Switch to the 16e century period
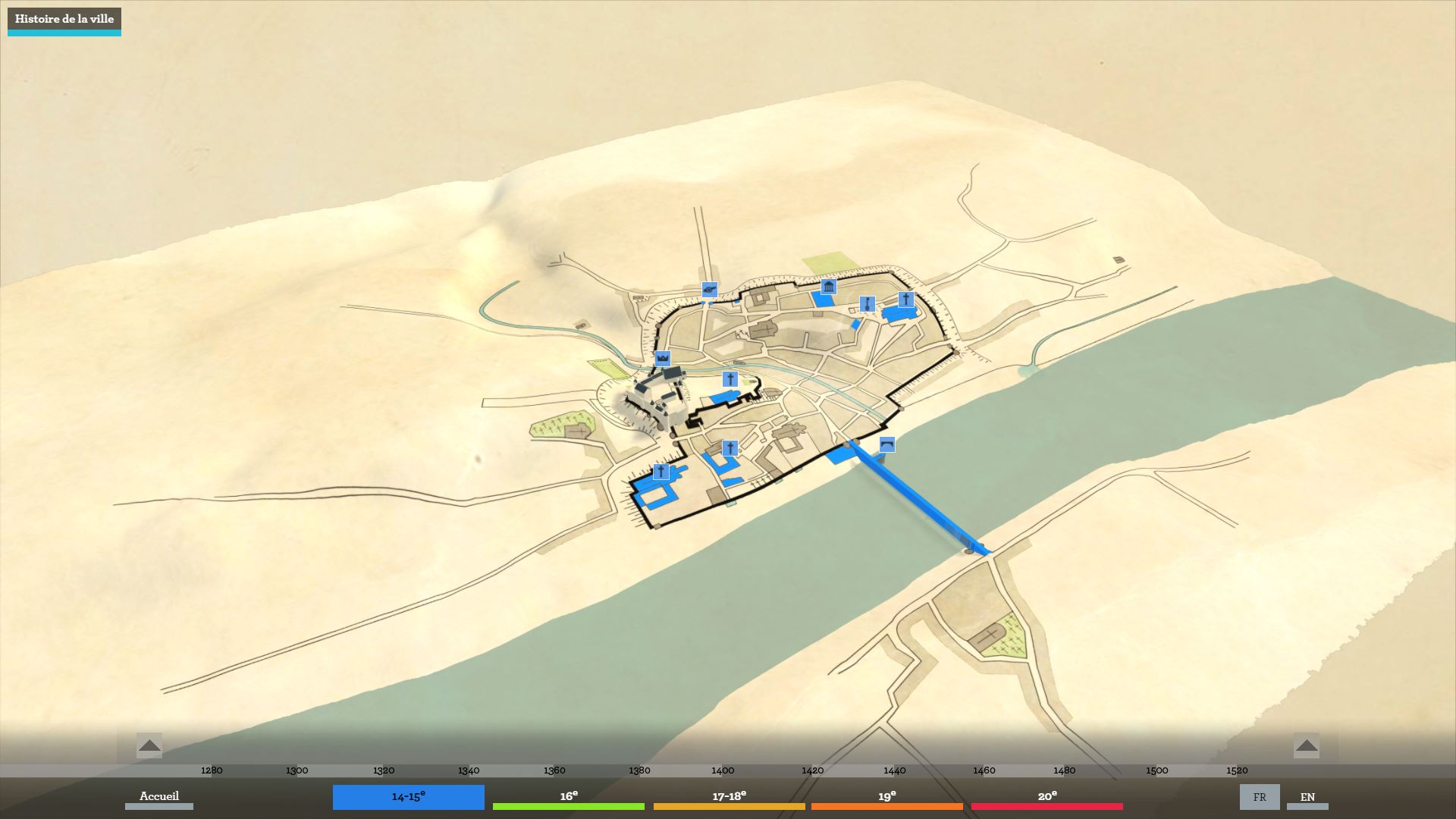The height and width of the screenshot is (819, 1456). coord(569,796)
